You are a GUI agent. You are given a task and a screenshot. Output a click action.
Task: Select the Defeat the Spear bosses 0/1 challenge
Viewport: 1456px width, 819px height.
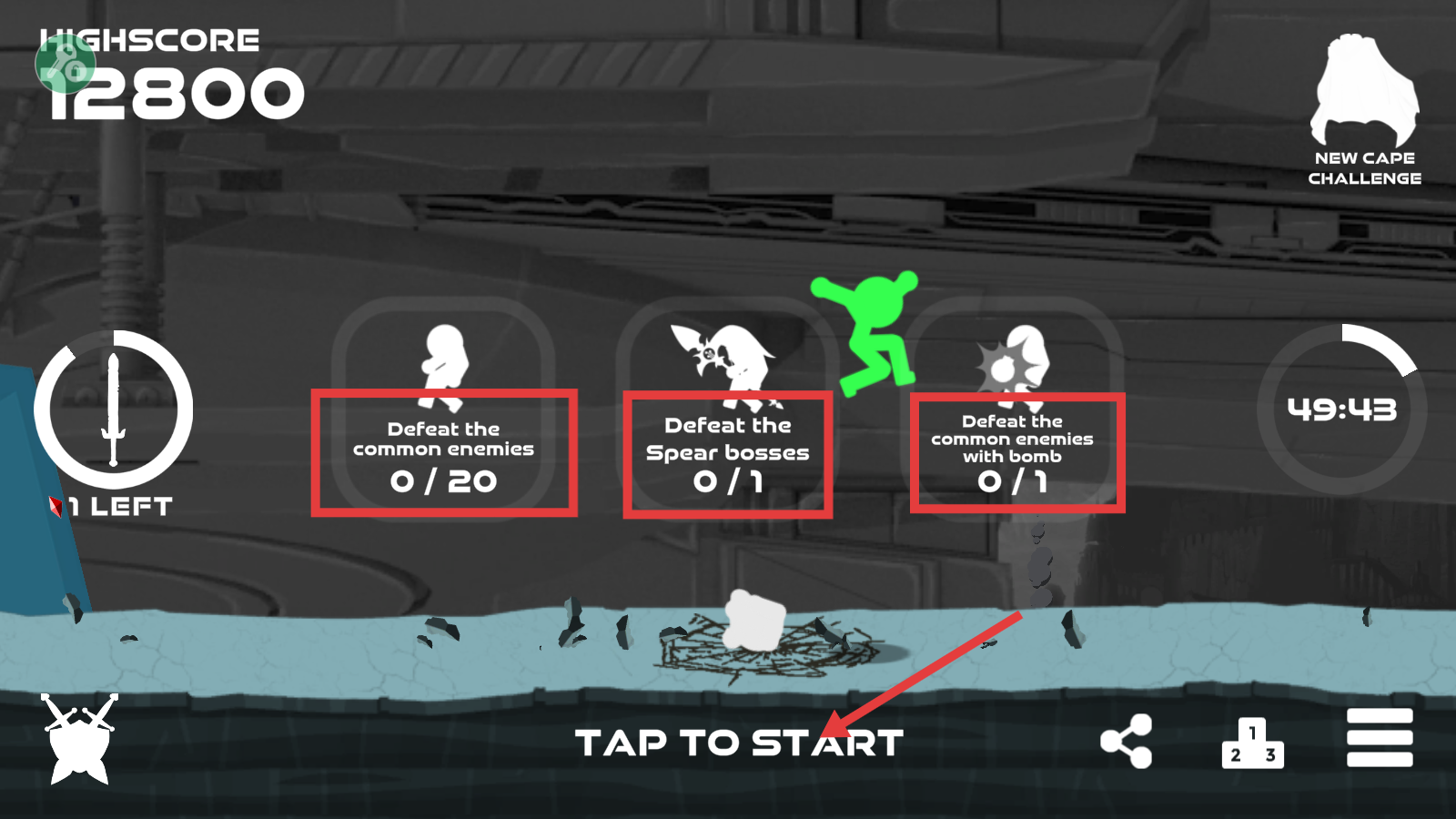pos(727,453)
